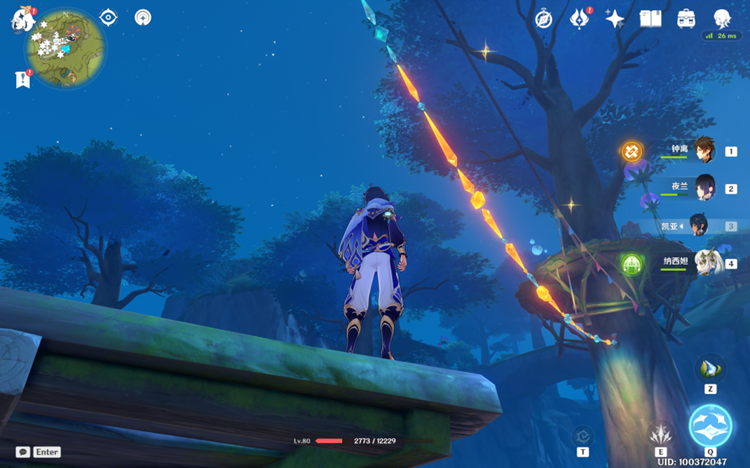Open the backpack inventory
The height and width of the screenshot is (468, 750).
(686, 18)
